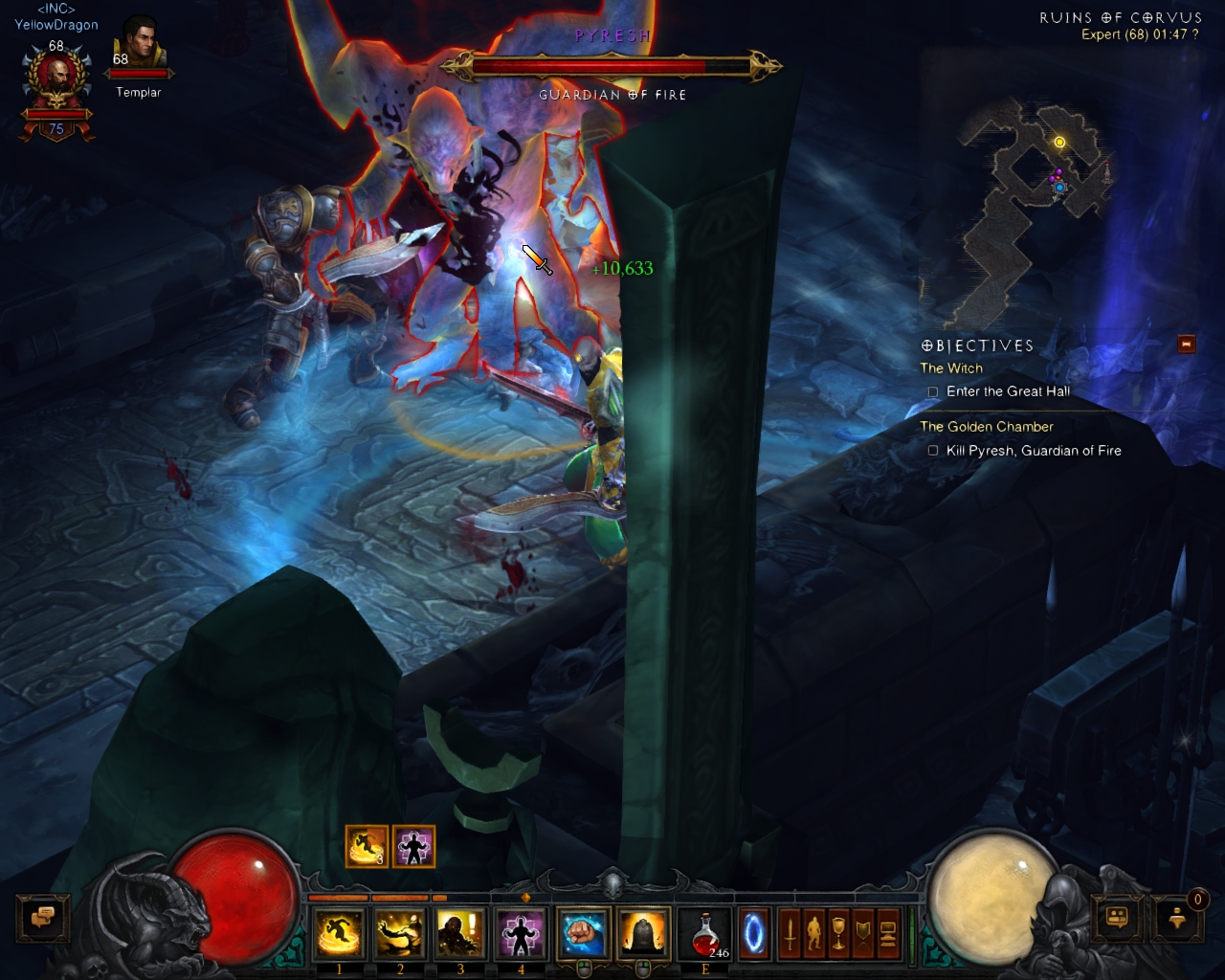
Task: Open the golden chalice menu button
Action: [x=838, y=933]
